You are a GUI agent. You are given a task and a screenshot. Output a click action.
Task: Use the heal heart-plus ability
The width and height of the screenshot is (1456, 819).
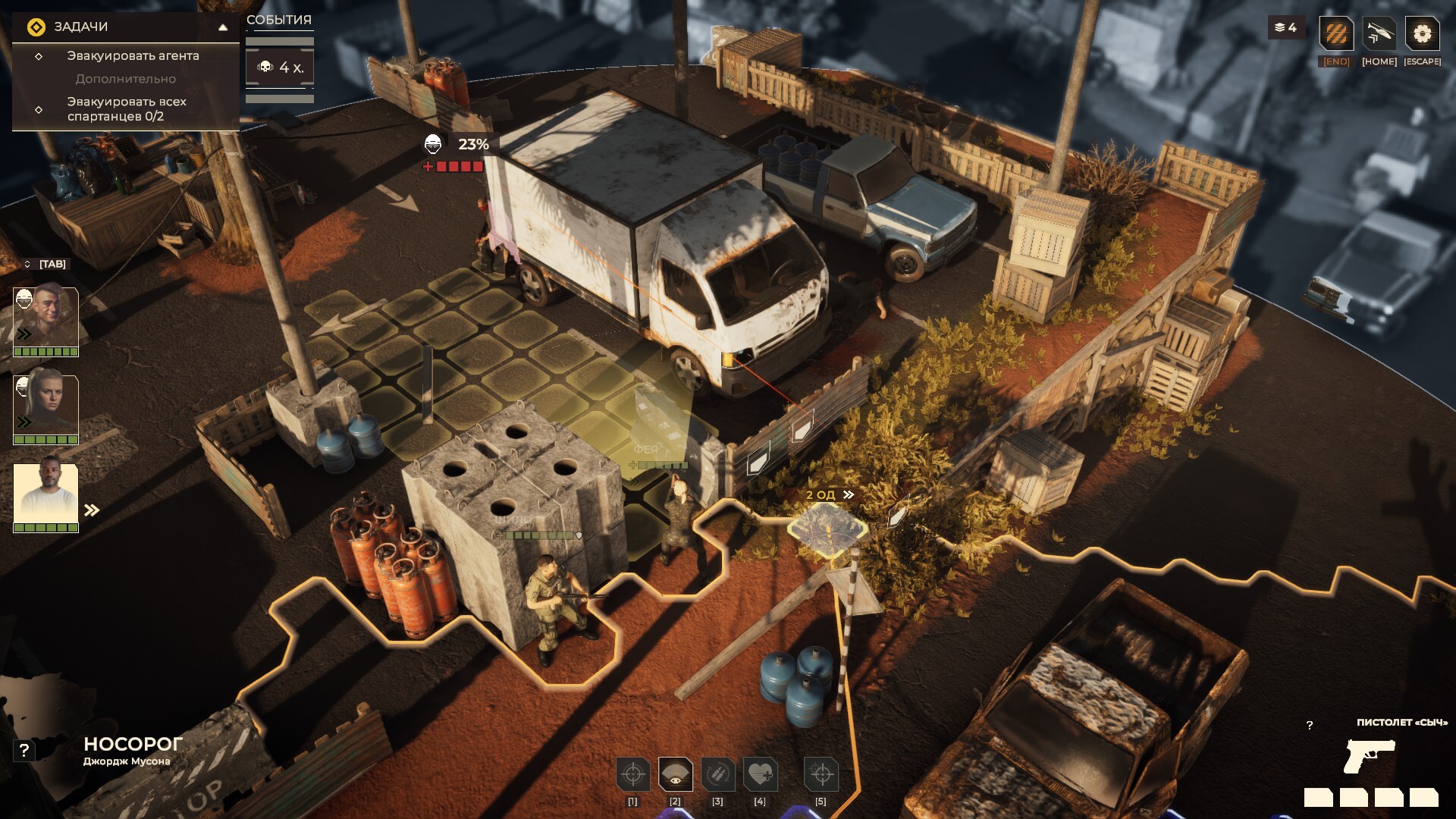click(x=760, y=774)
